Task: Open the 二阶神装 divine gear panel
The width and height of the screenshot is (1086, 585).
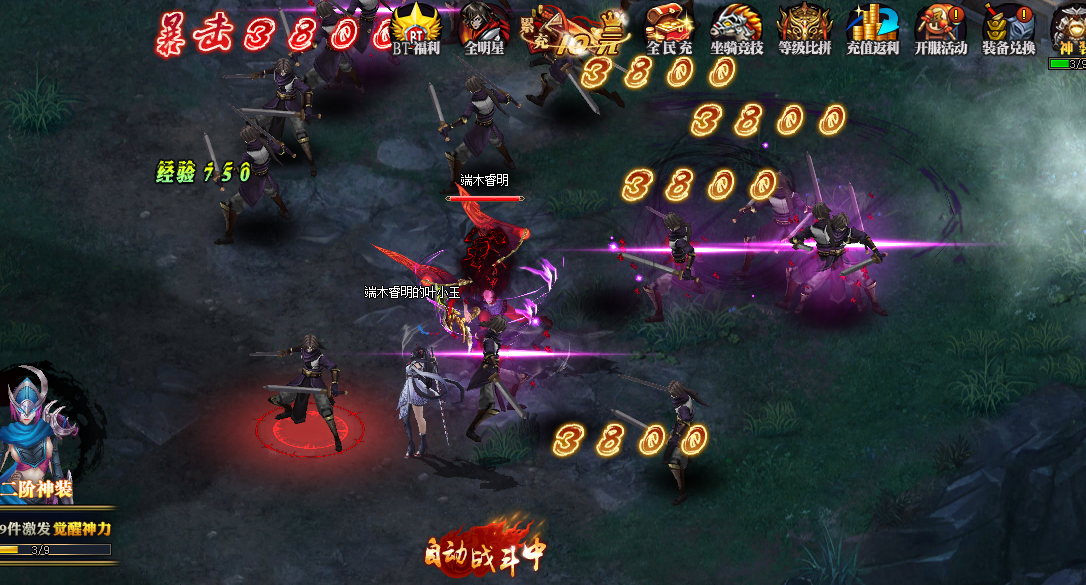Action: pos(38,440)
